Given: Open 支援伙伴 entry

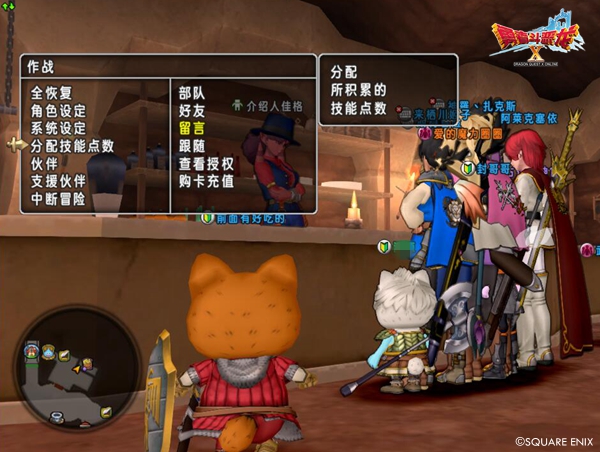Looking at the screenshot, I should pos(58,181).
